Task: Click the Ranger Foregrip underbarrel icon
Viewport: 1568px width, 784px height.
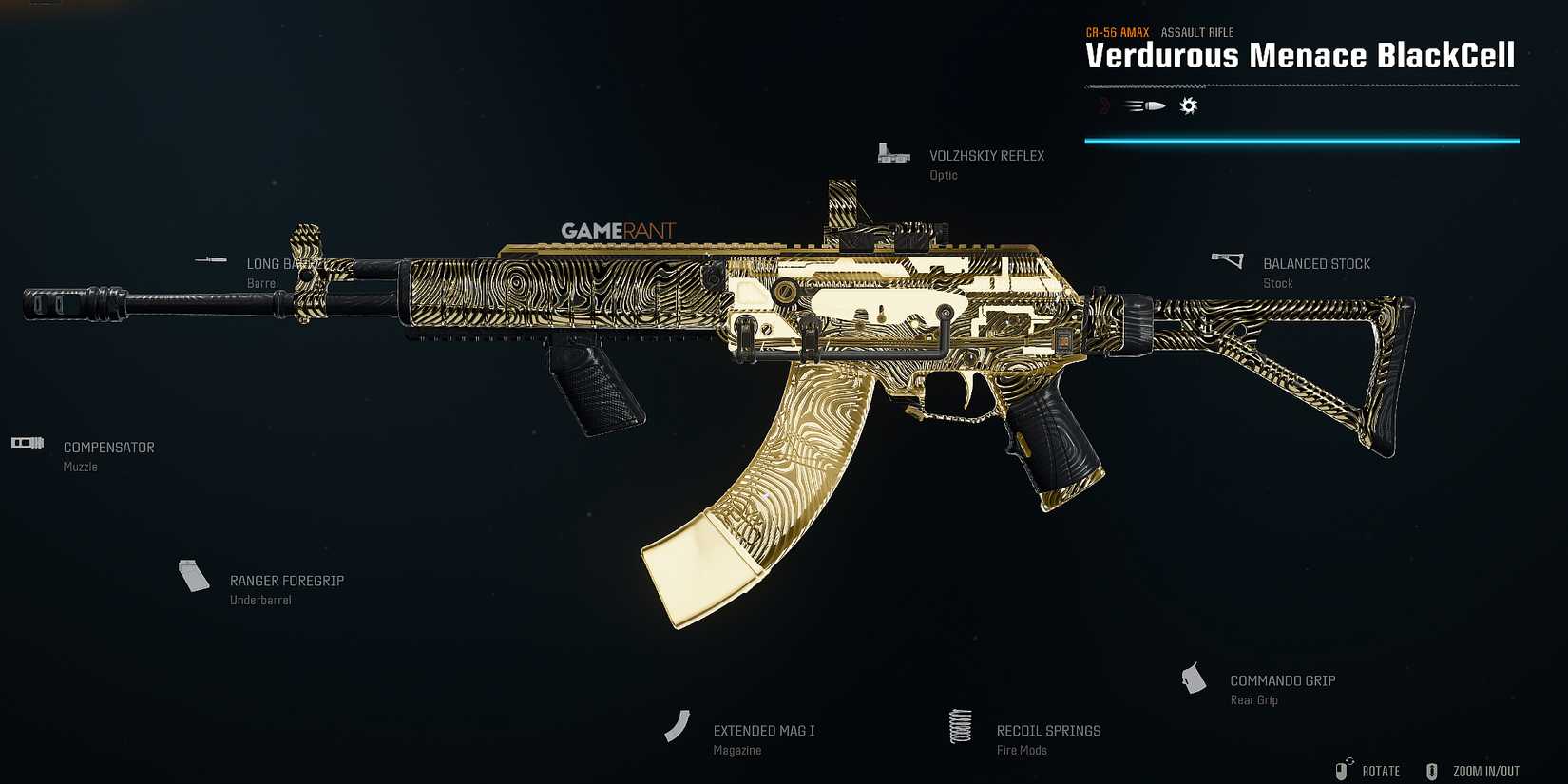Action: [x=193, y=575]
